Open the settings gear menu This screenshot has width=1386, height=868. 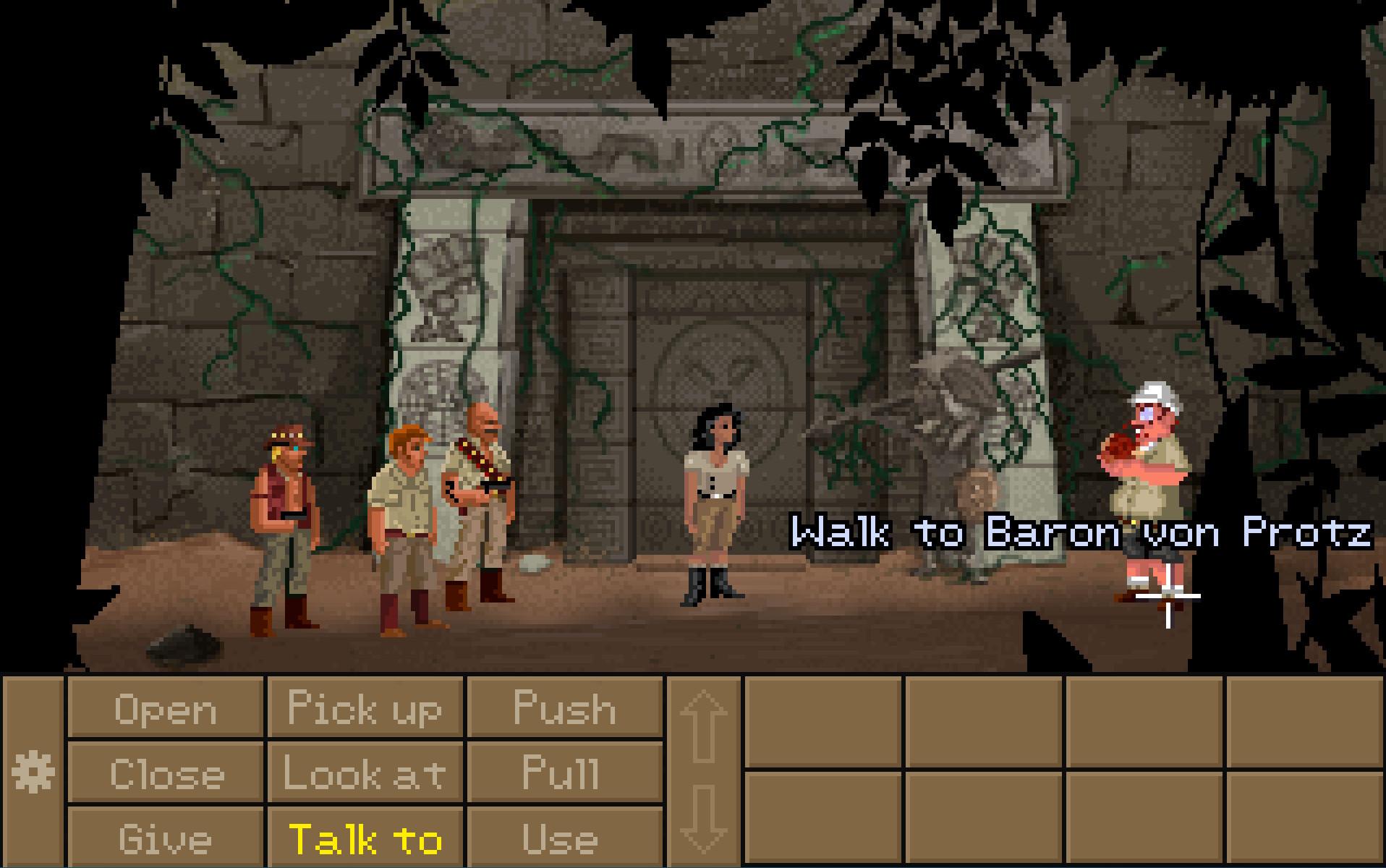point(32,770)
